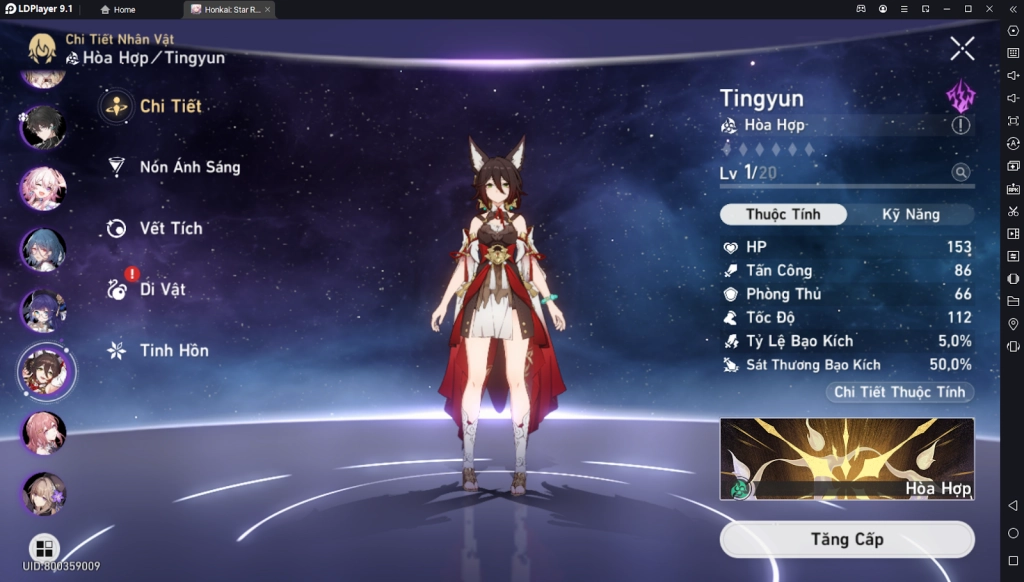The image size is (1024, 582).
Task: Click the purple lightning element icon
Action: (960, 96)
